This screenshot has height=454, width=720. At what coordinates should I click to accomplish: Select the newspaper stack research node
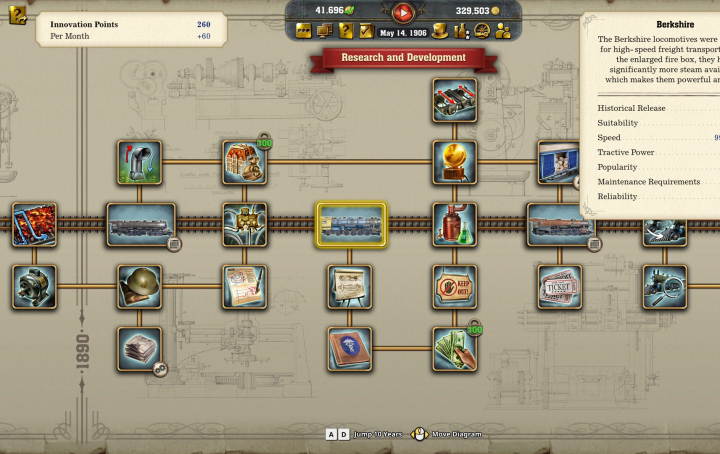(139, 349)
